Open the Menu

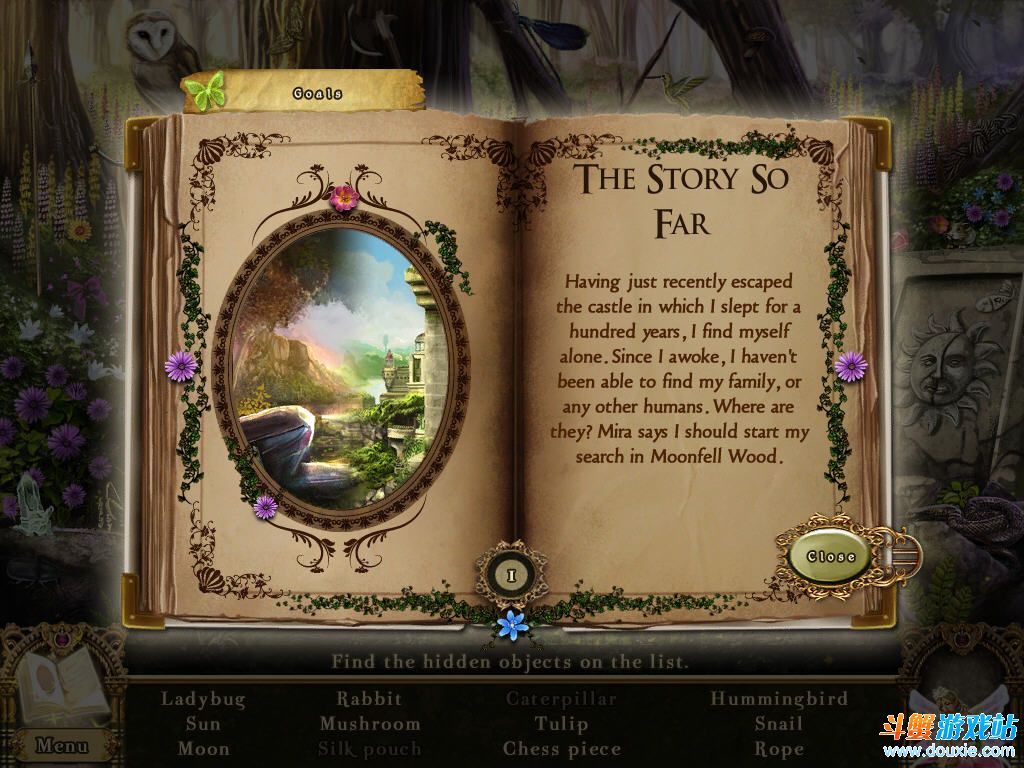62,745
